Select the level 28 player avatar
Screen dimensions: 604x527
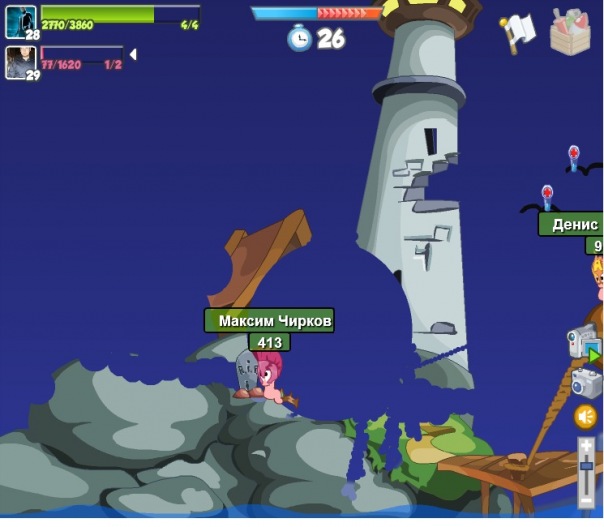20,21
